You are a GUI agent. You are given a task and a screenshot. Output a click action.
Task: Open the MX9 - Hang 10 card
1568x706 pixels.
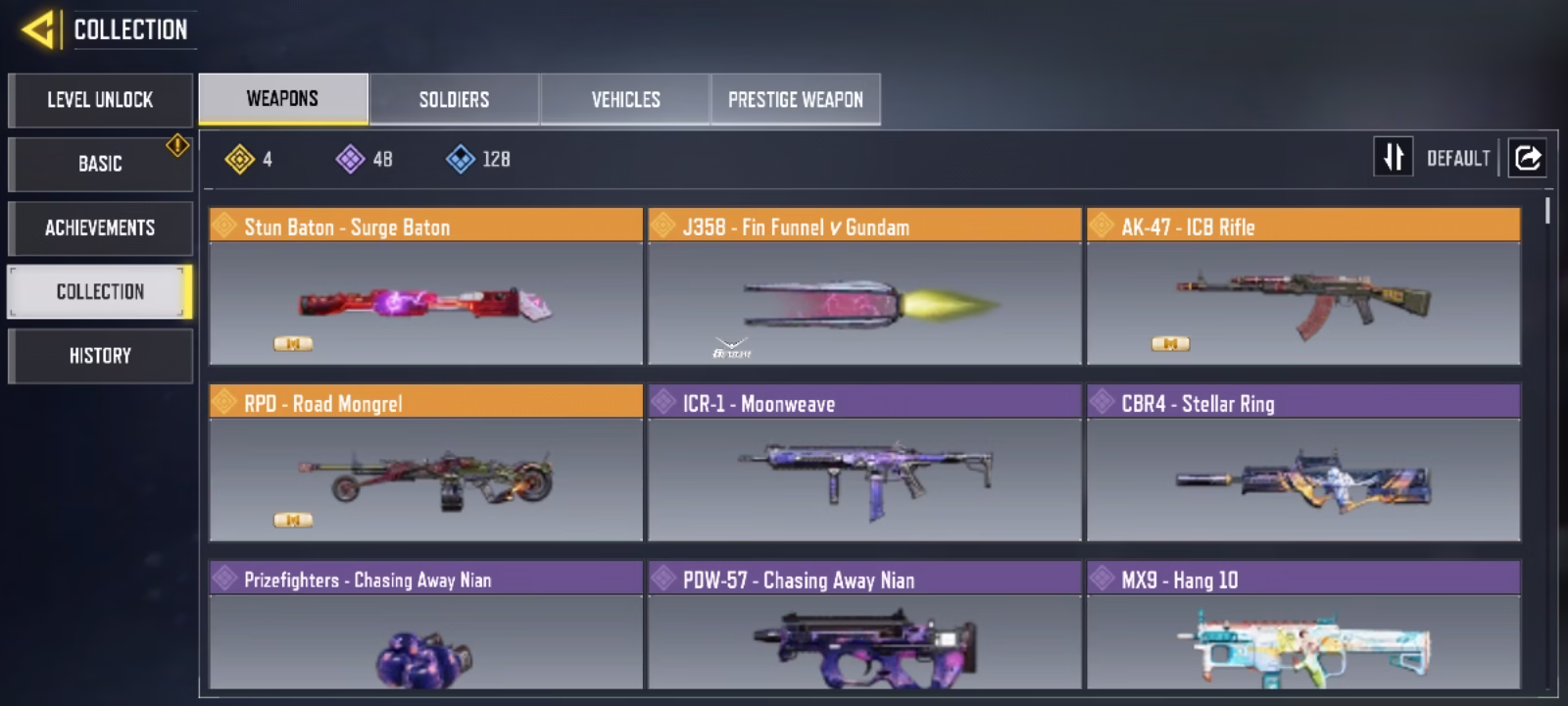pyautogui.click(x=1303, y=626)
